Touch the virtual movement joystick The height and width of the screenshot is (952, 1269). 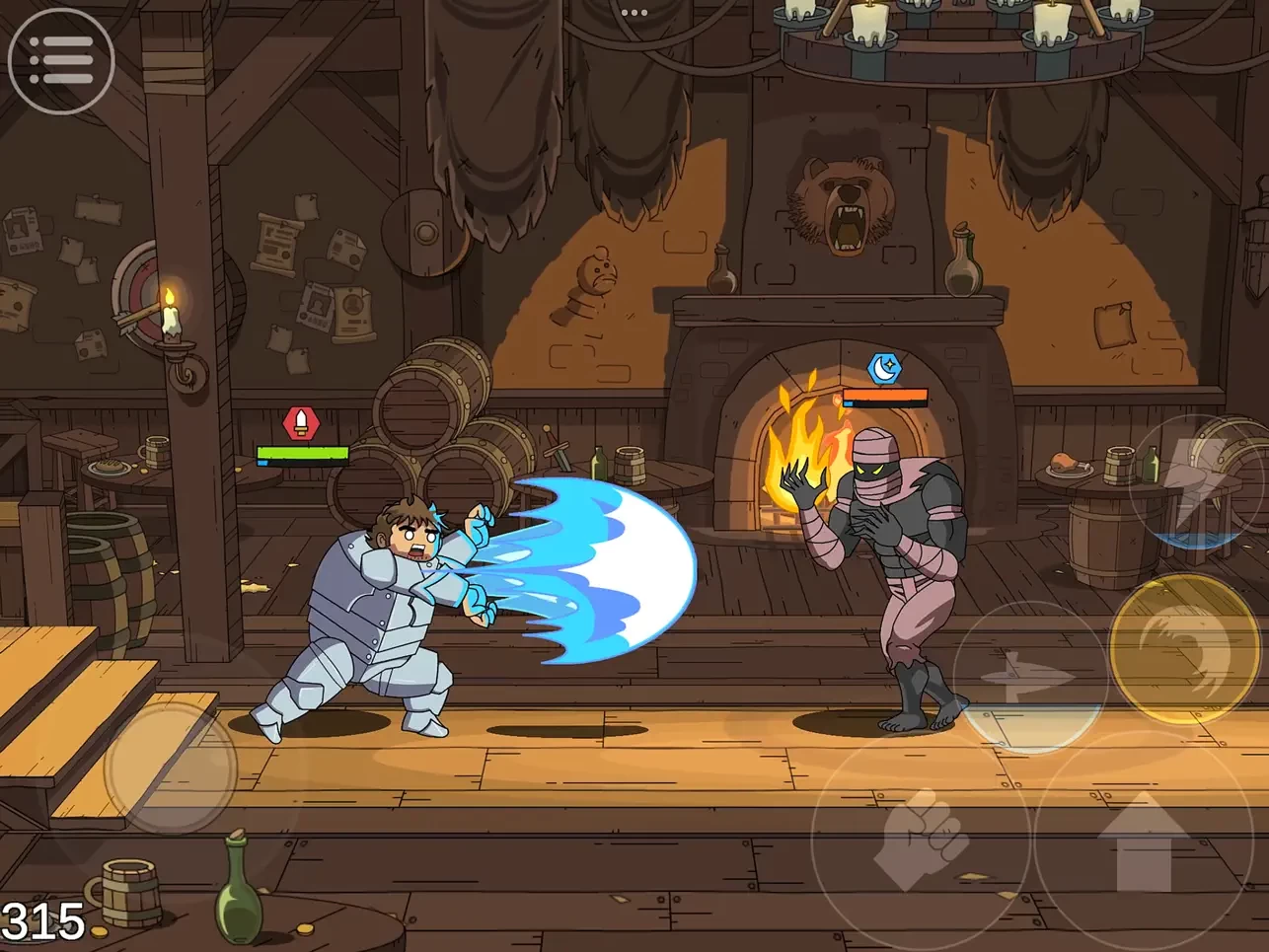pyautogui.click(x=171, y=766)
